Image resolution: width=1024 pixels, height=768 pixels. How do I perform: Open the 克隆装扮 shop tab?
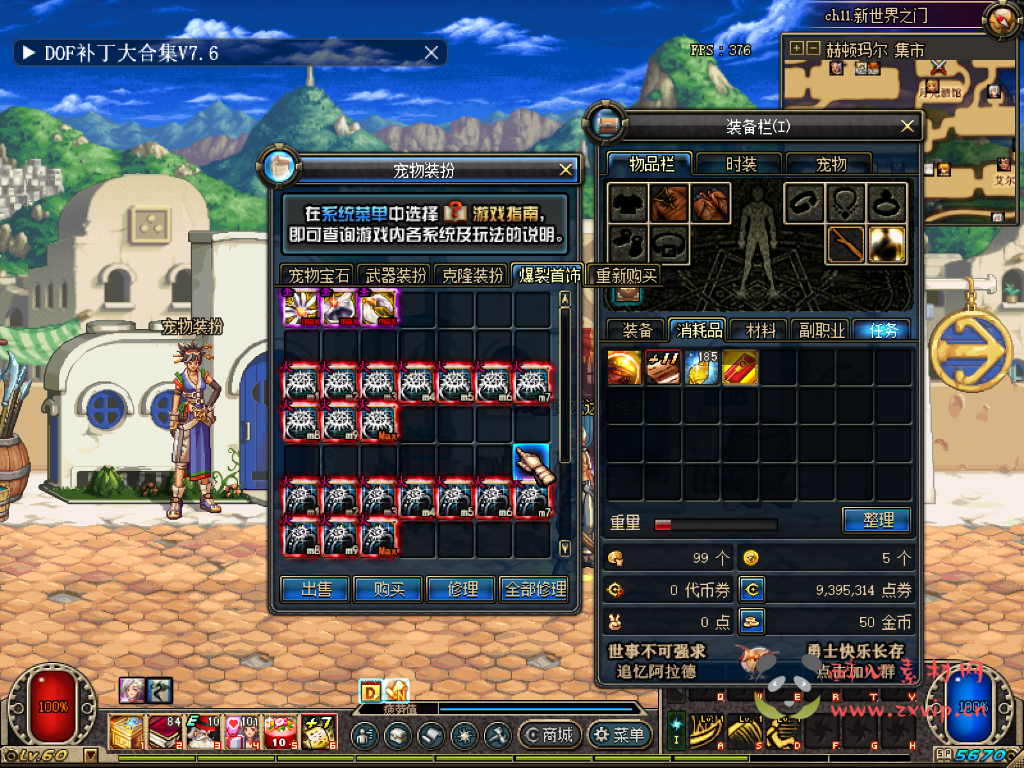click(472, 276)
